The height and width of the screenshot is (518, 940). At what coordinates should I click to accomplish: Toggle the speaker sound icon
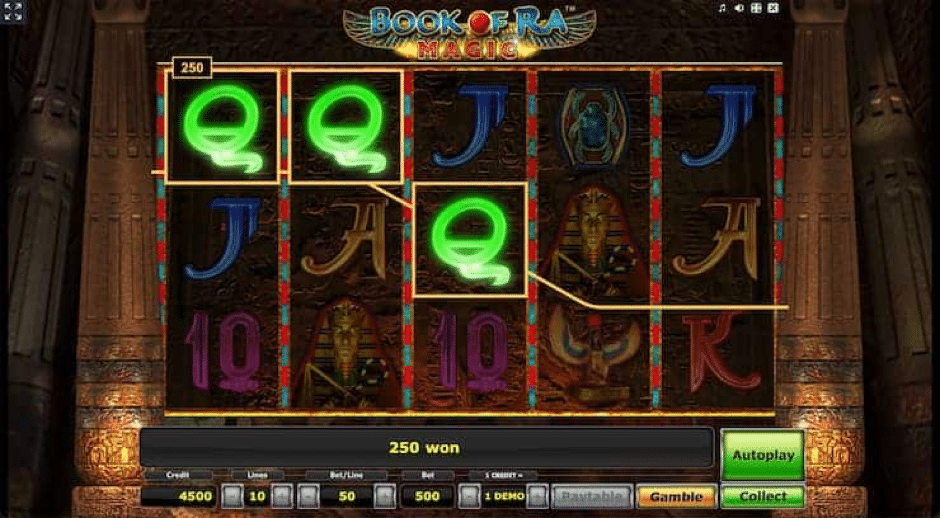pos(739,8)
